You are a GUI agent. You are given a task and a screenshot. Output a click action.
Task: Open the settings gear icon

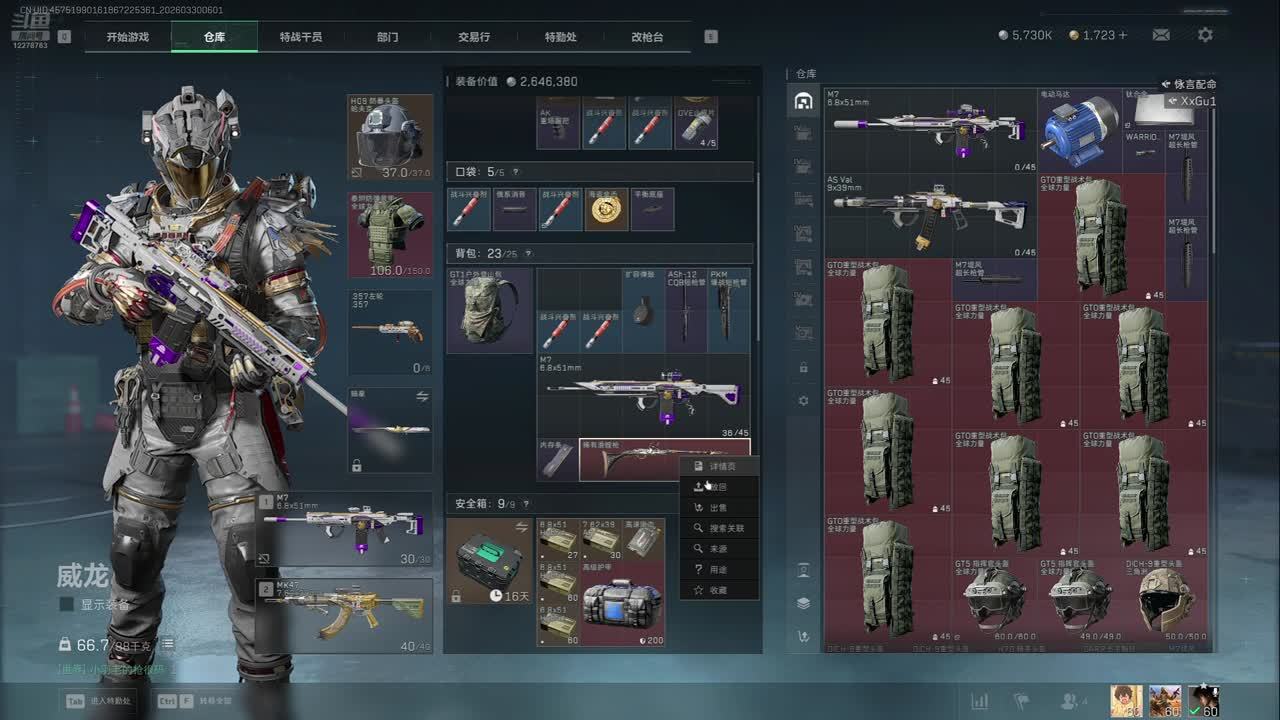pyautogui.click(x=1205, y=35)
